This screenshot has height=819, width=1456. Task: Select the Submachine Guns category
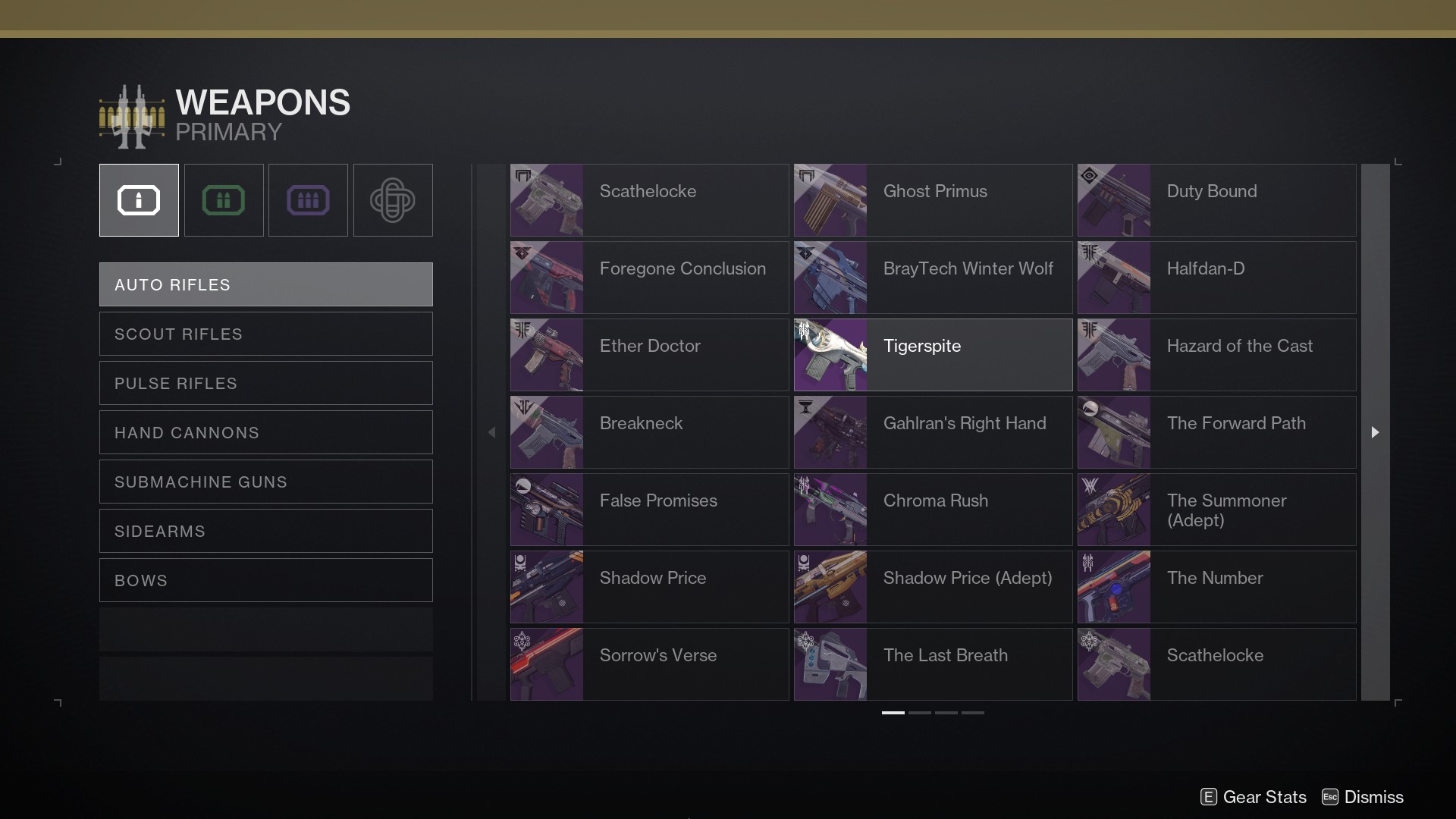pos(265,481)
